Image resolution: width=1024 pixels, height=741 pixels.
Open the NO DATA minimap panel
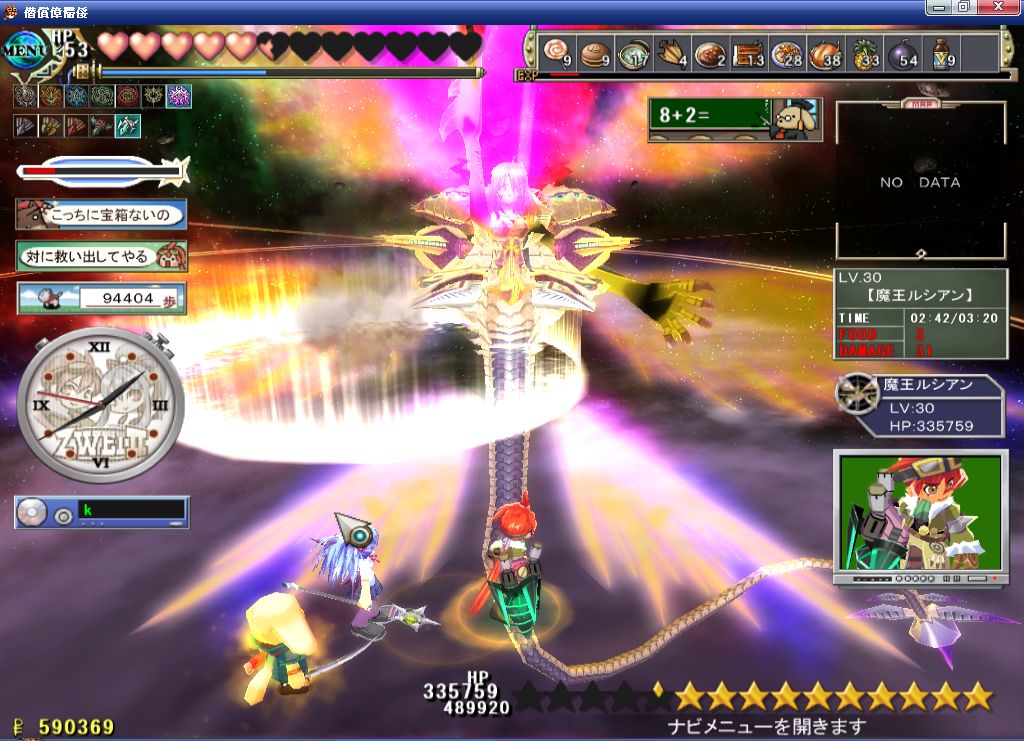click(x=920, y=182)
